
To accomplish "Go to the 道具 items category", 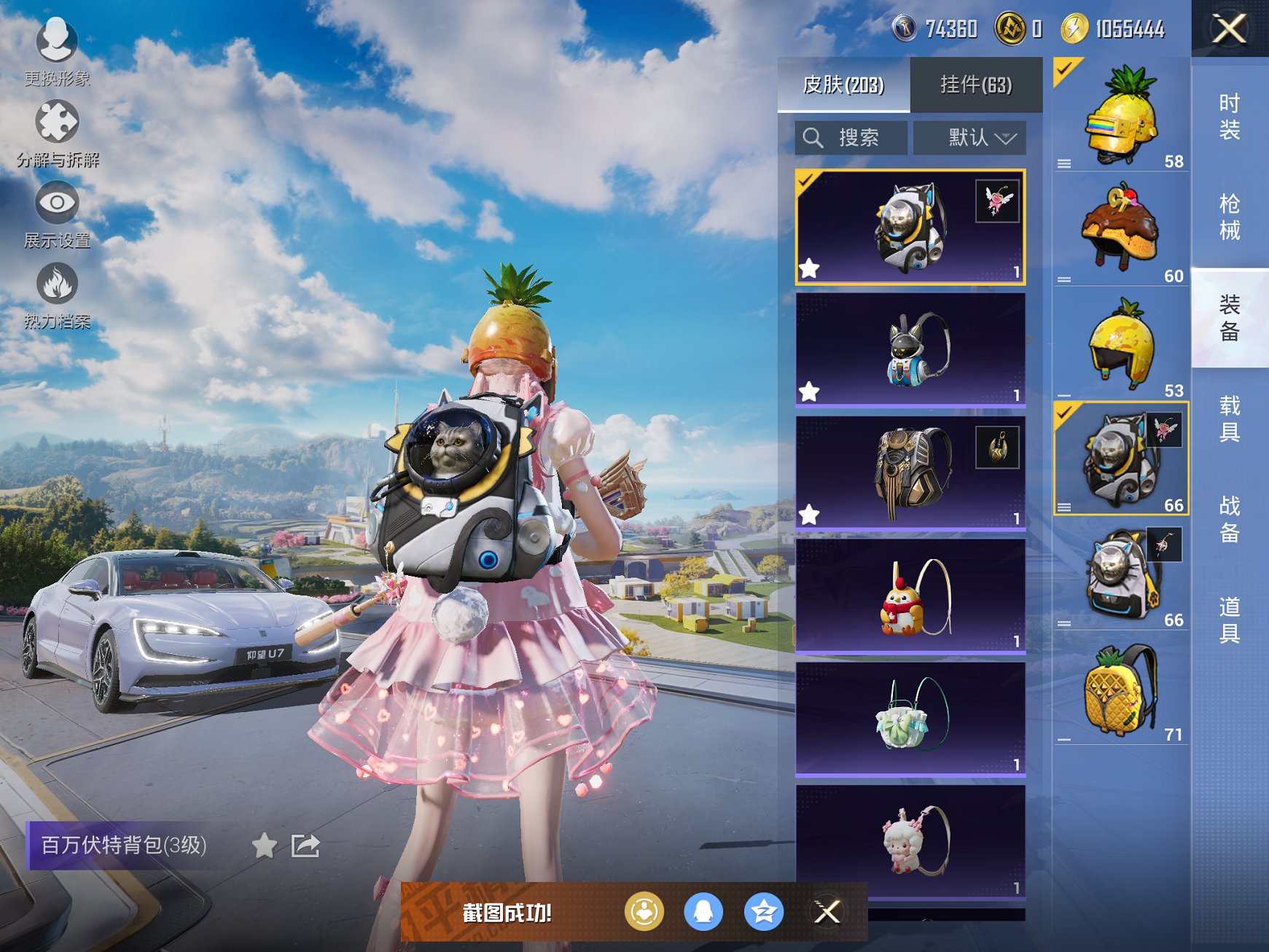I will pos(1229,620).
